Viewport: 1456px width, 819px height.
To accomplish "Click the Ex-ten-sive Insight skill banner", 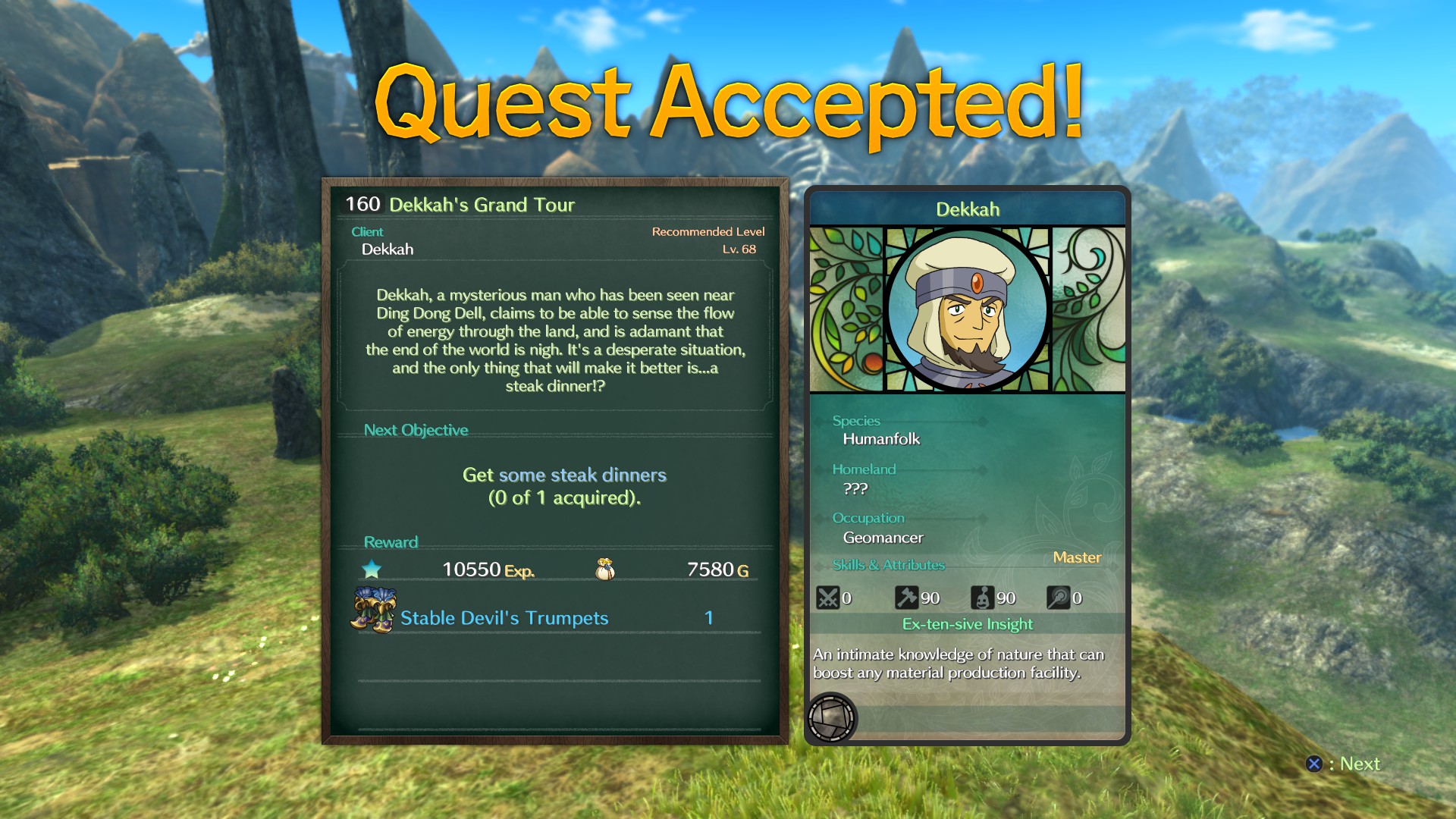I will pos(967,624).
